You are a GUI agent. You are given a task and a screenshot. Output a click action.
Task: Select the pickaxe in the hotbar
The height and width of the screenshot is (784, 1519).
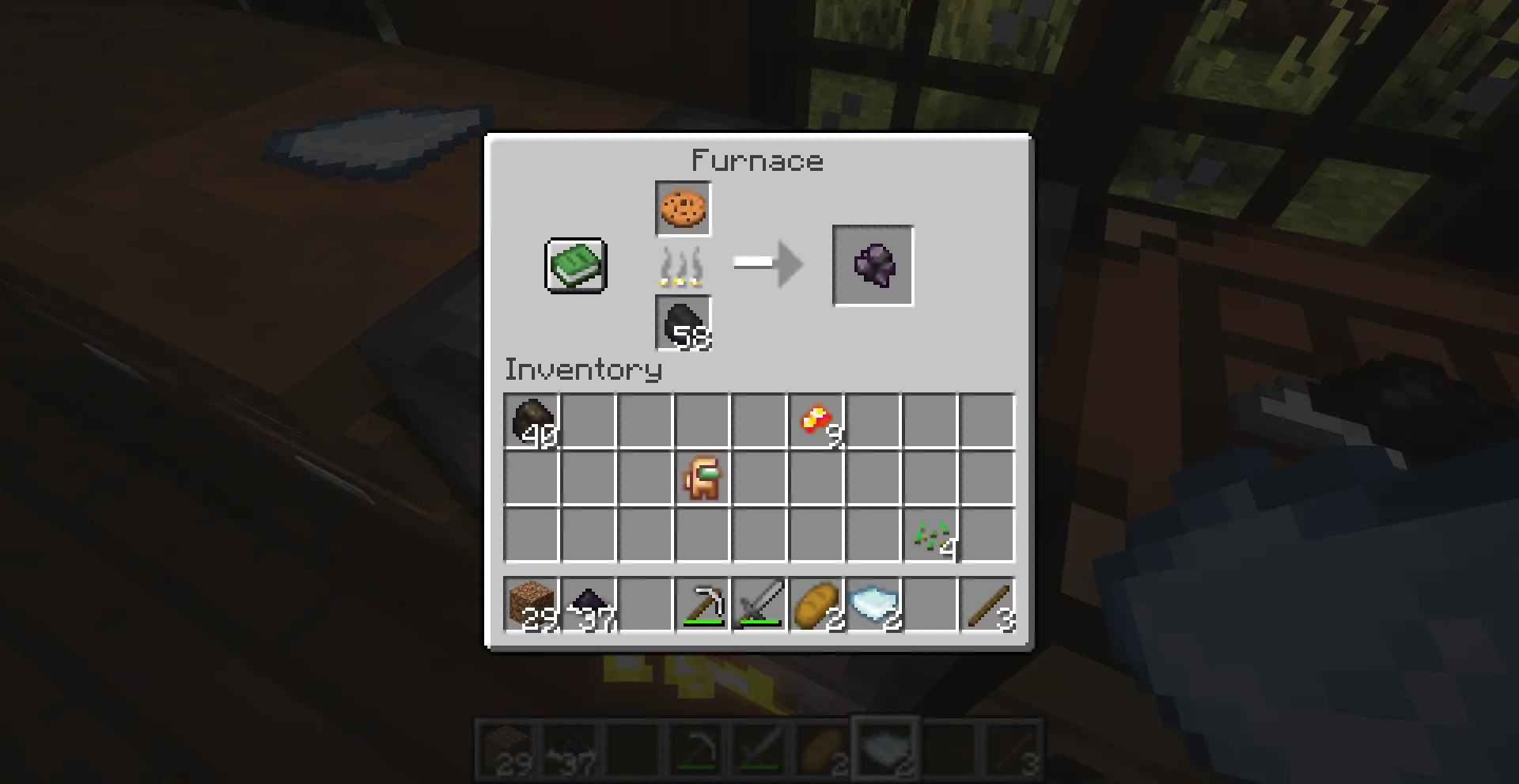(x=703, y=605)
